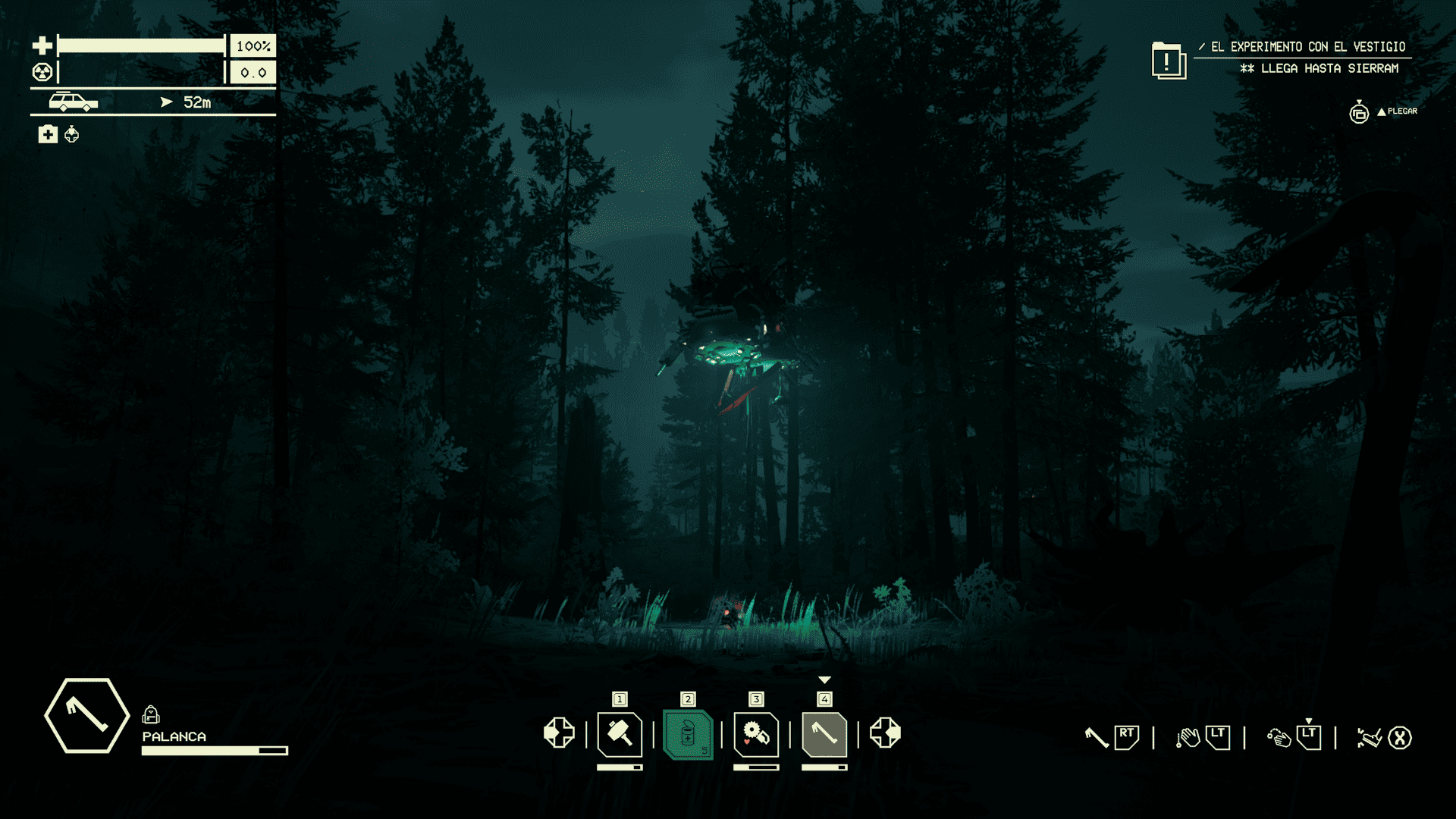
Task: Select the crowbar in hotbar slot 4
Action: tap(824, 734)
